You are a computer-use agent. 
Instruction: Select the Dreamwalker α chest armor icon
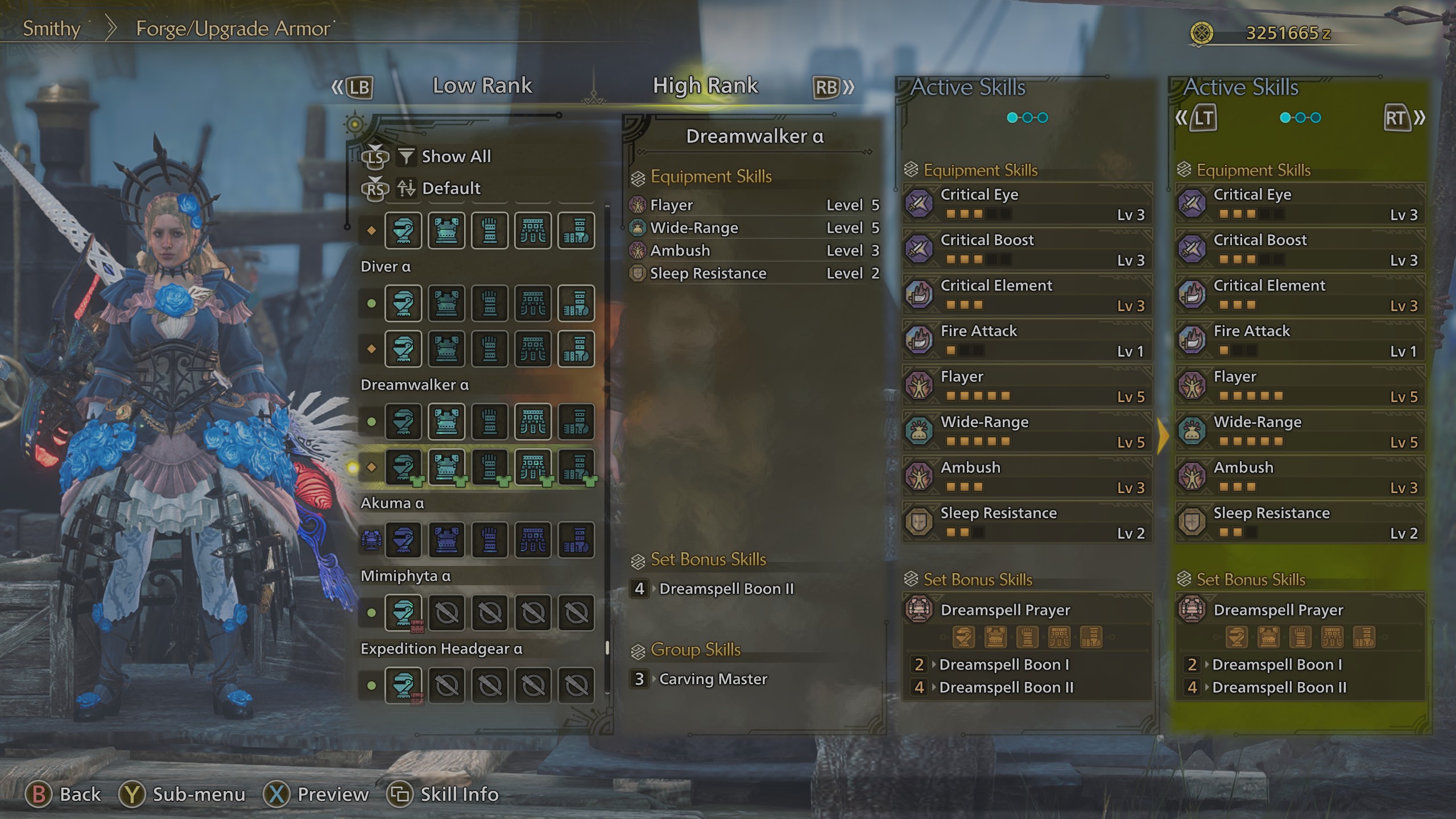pos(446,468)
